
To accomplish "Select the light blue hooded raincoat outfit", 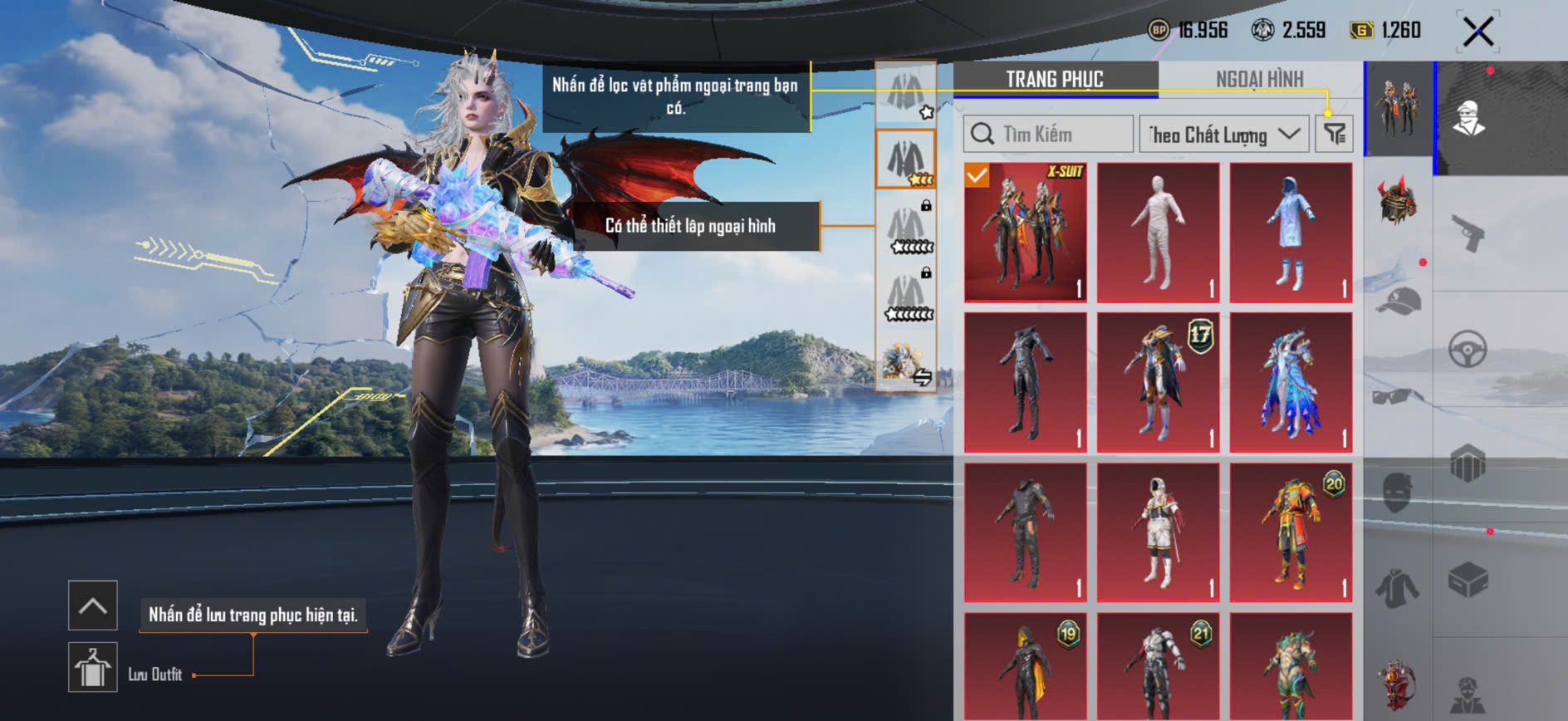I will click(x=1291, y=232).
